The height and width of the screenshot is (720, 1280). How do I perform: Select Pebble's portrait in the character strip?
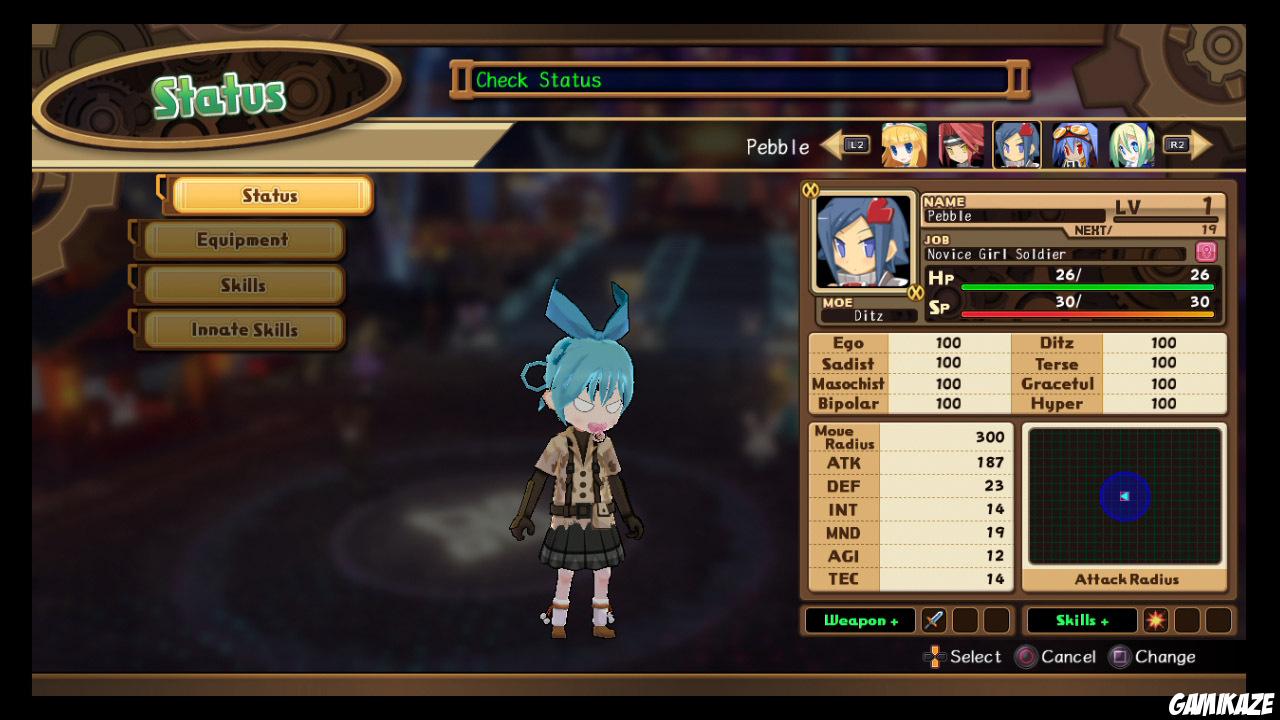[x=1015, y=145]
